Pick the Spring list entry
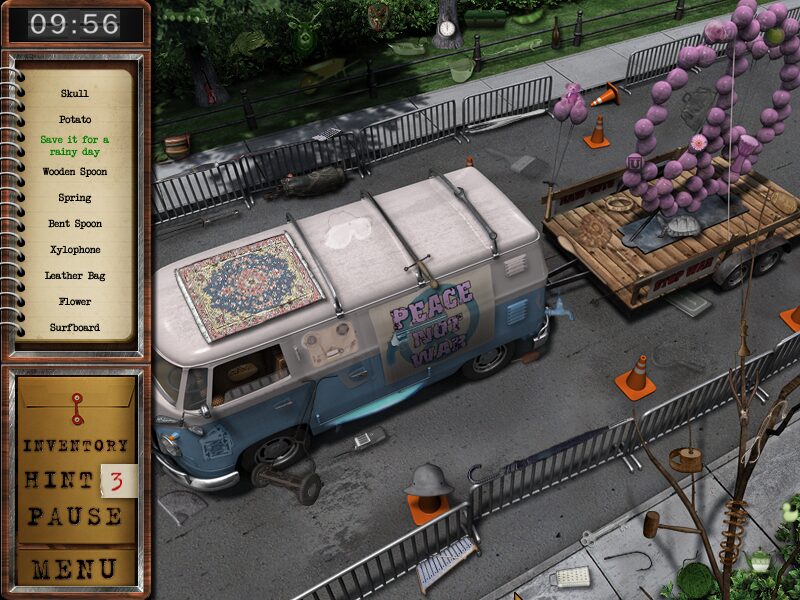 point(74,198)
